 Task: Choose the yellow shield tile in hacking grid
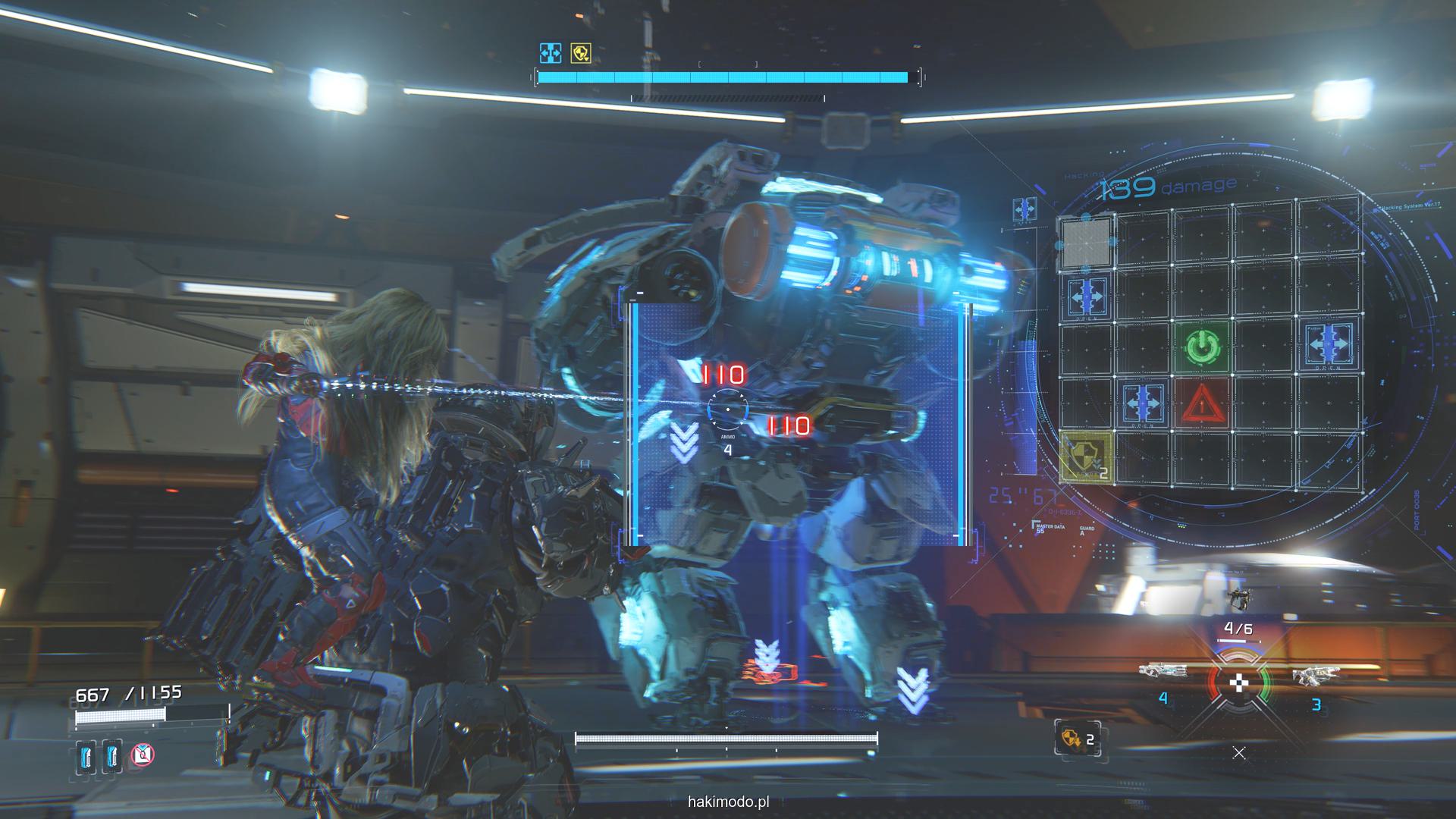click(x=1087, y=457)
